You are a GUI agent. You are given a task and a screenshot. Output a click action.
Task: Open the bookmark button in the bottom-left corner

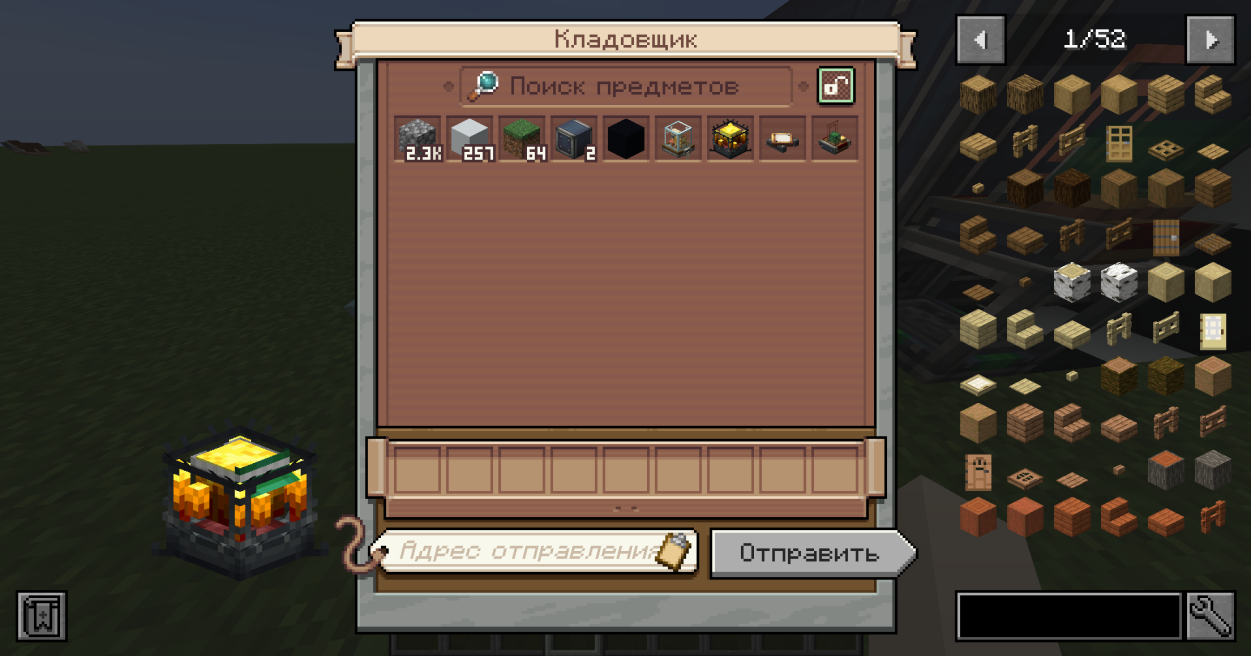(x=42, y=616)
